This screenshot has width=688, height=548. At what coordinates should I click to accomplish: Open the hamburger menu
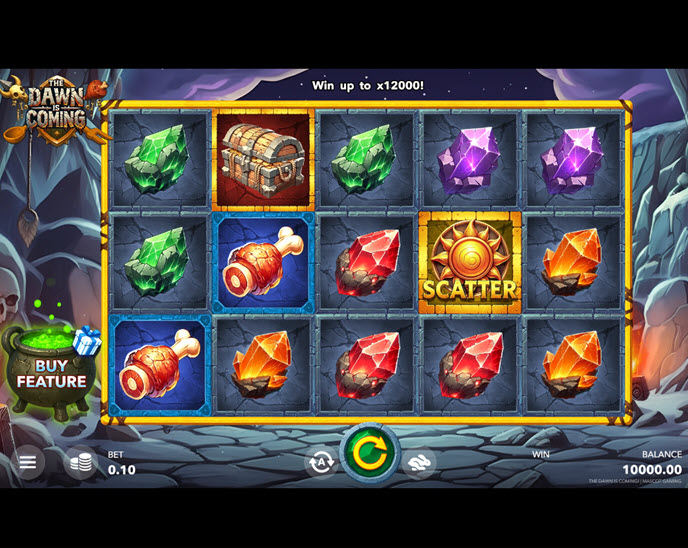pyautogui.click(x=28, y=462)
